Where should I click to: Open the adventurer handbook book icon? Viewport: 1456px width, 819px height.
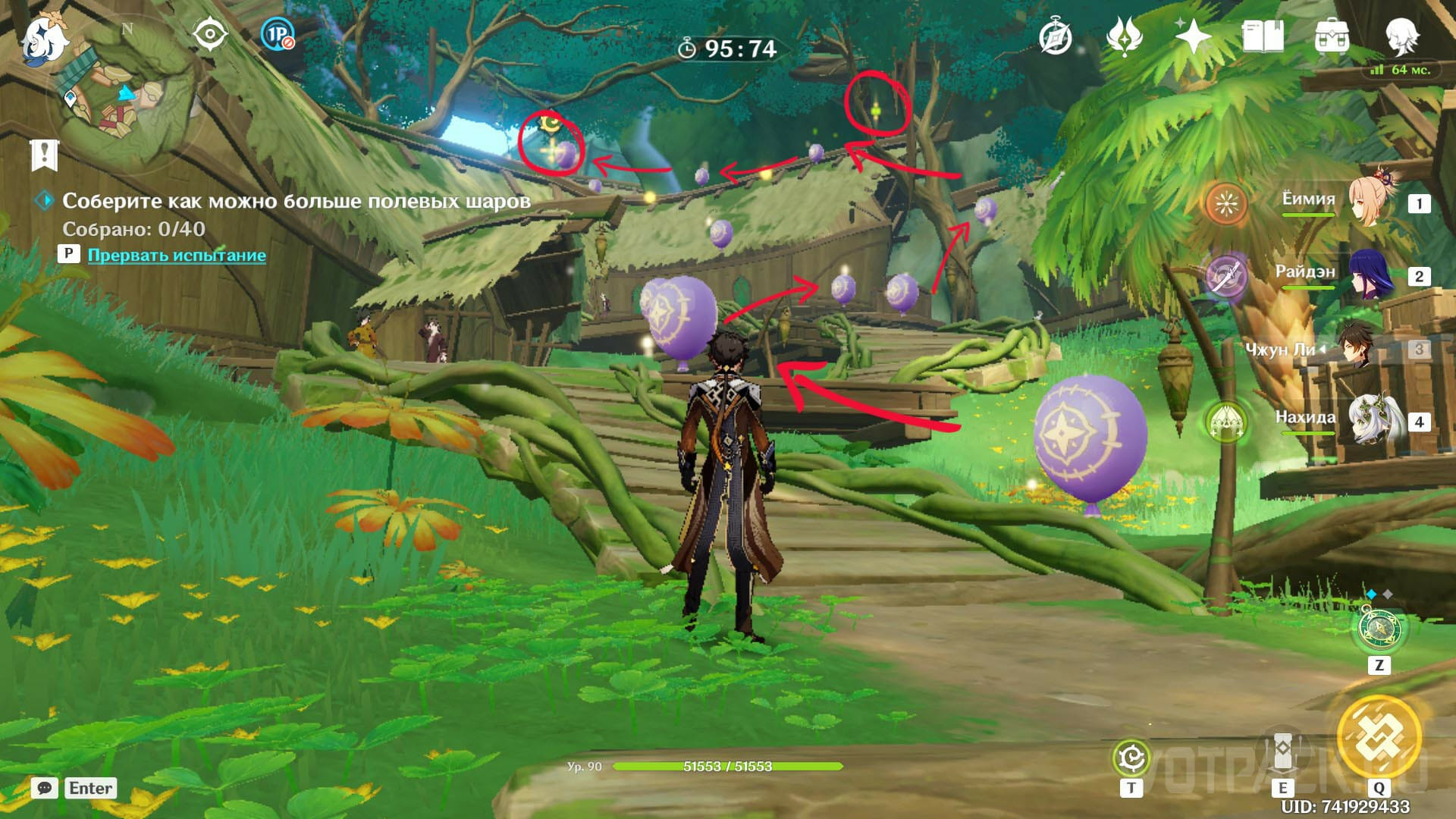(1263, 36)
